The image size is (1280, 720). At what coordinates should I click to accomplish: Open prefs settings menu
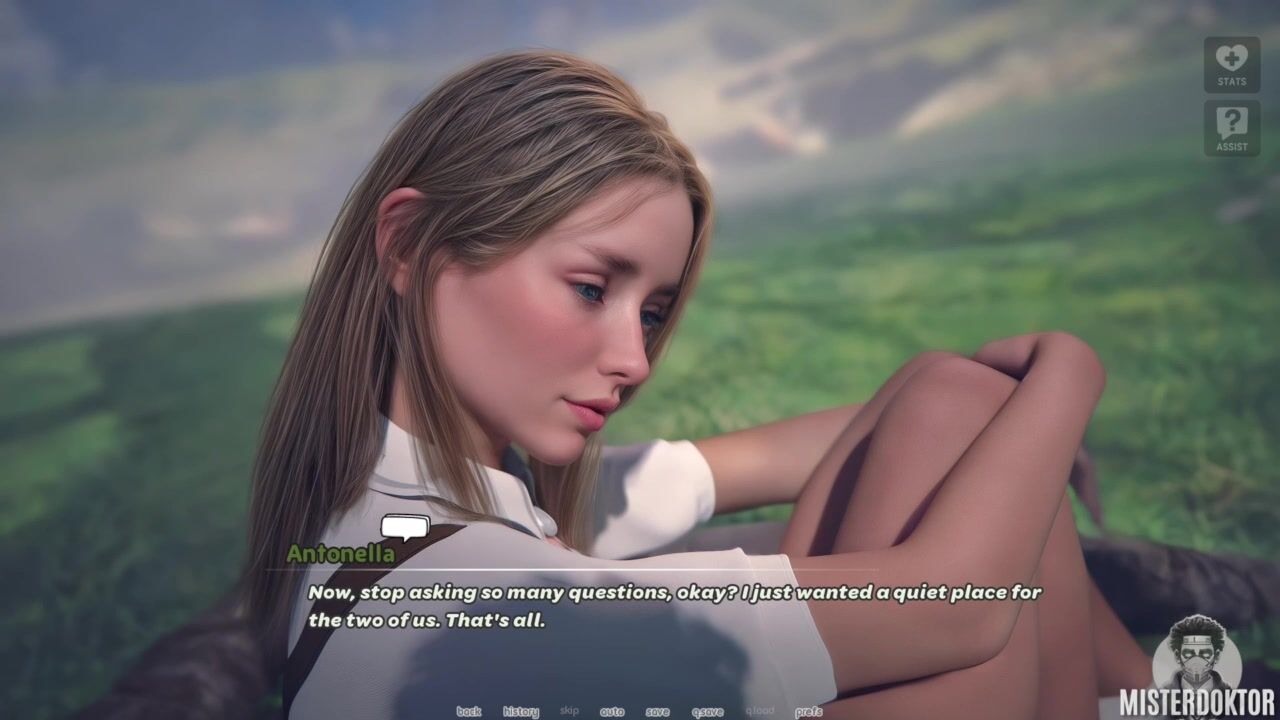click(x=808, y=711)
